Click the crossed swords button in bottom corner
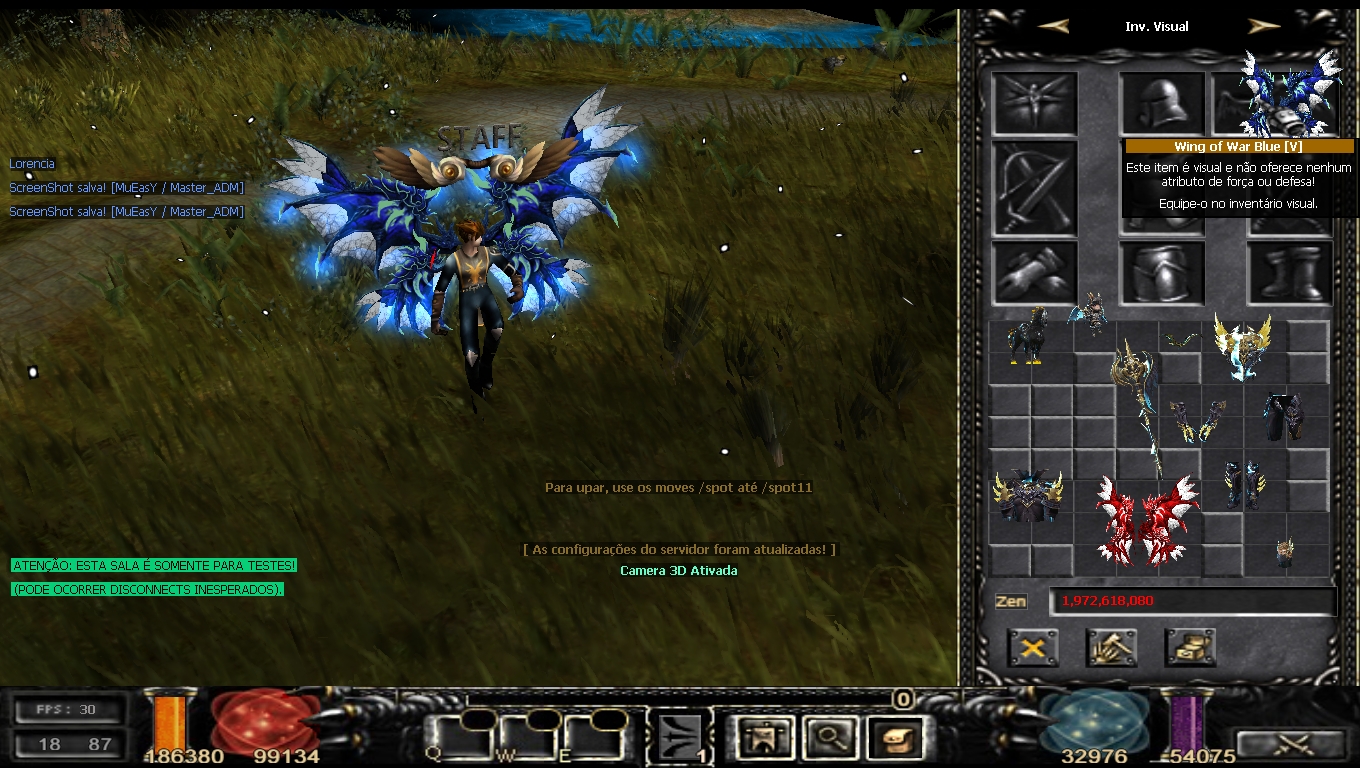The height and width of the screenshot is (768, 1360). pos(1292,744)
